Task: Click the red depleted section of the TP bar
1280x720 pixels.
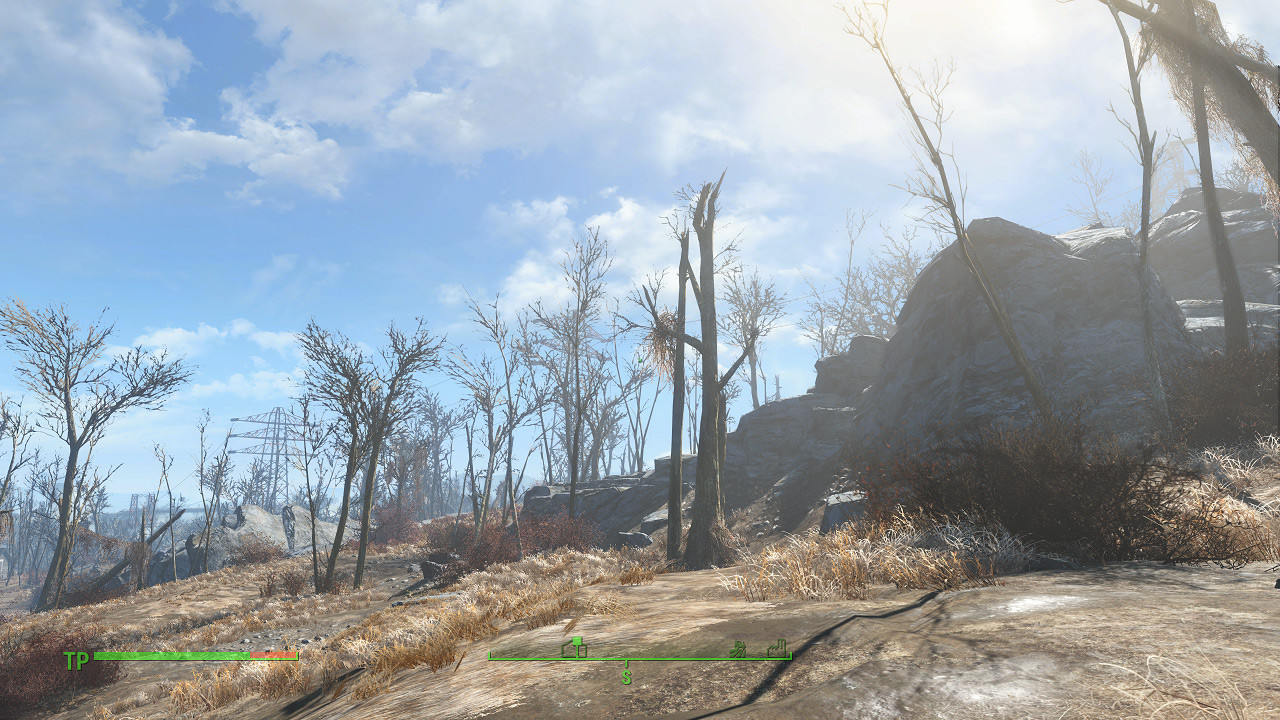Action: click(272, 656)
